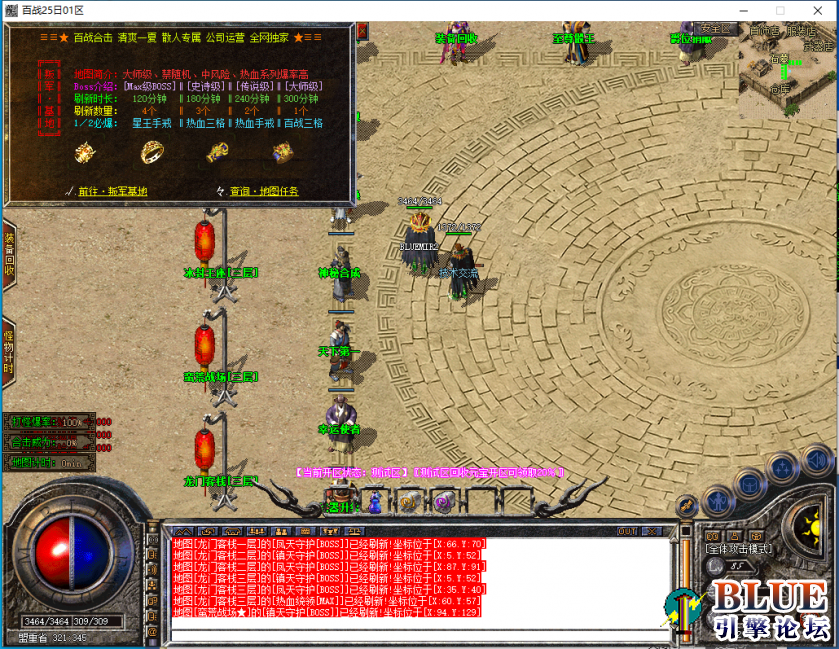Click the OUT button above chat
839x649 pixels.
627,531
